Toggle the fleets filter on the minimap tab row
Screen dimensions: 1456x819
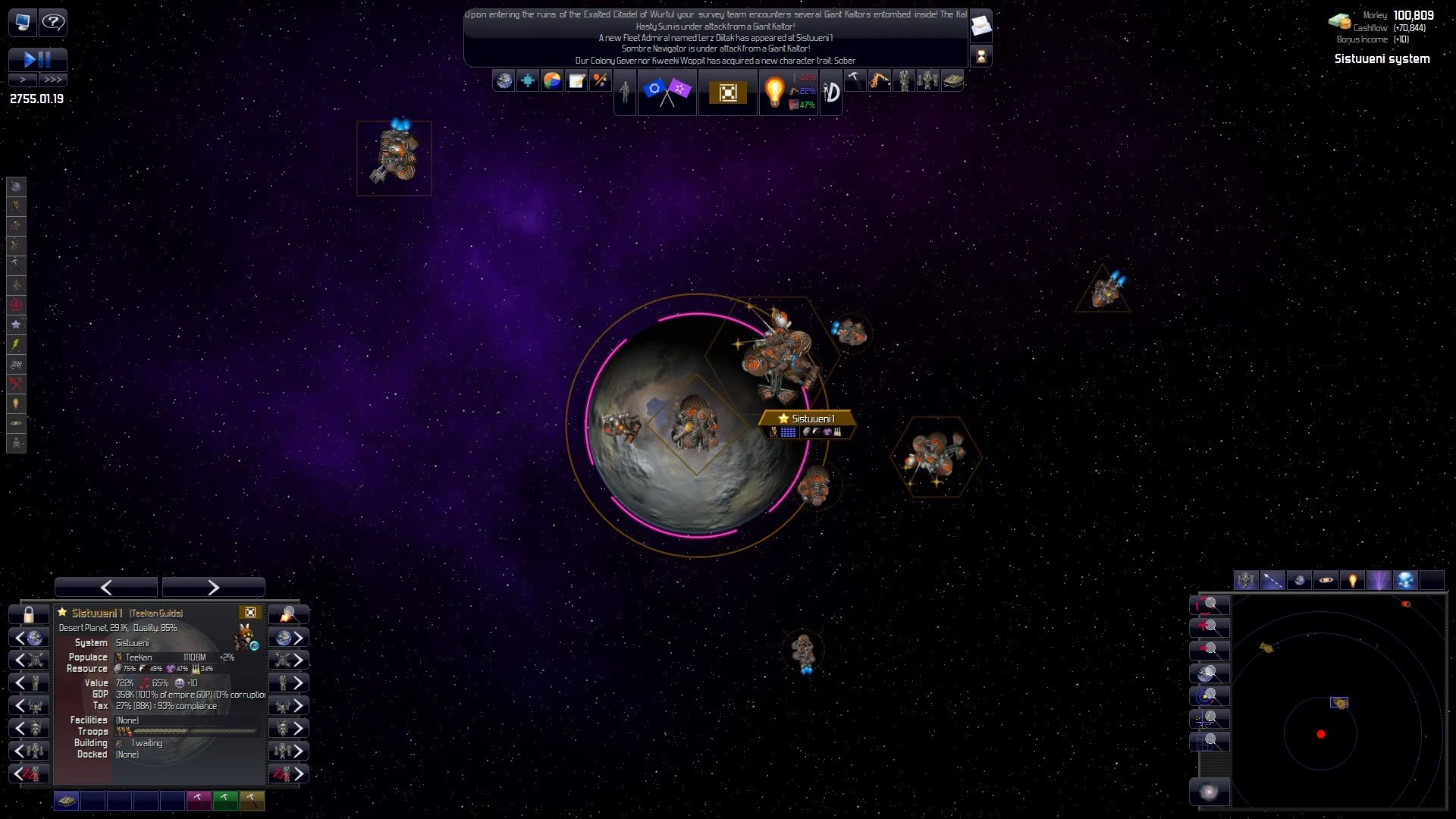1247,580
